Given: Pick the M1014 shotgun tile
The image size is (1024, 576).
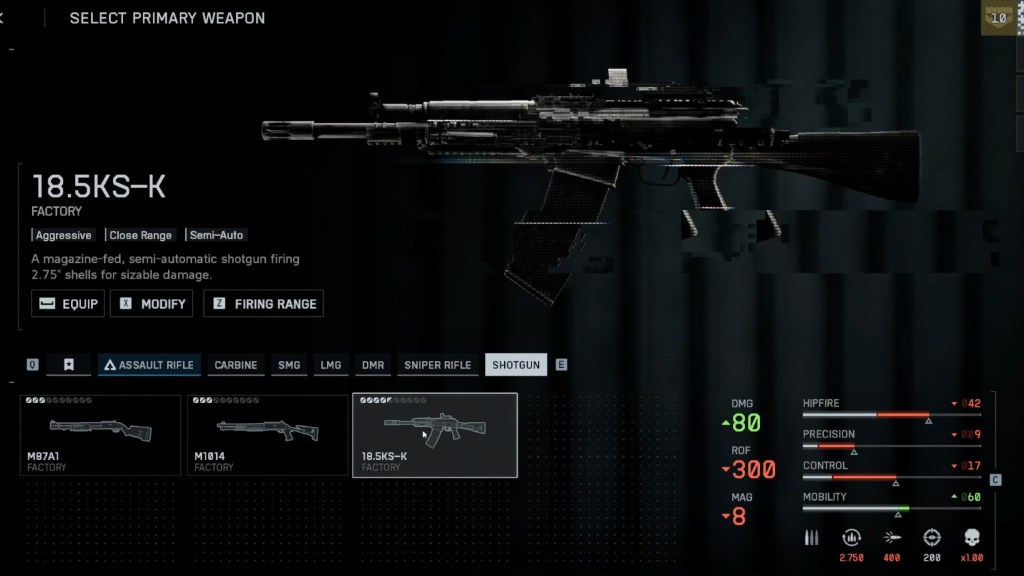Looking at the screenshot, I should 267,435.
